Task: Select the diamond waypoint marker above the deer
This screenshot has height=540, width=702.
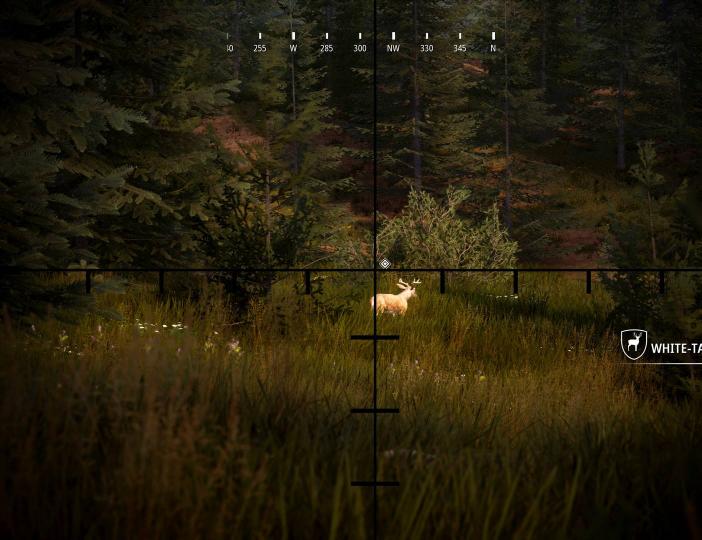Action: (x=385, y=264)
